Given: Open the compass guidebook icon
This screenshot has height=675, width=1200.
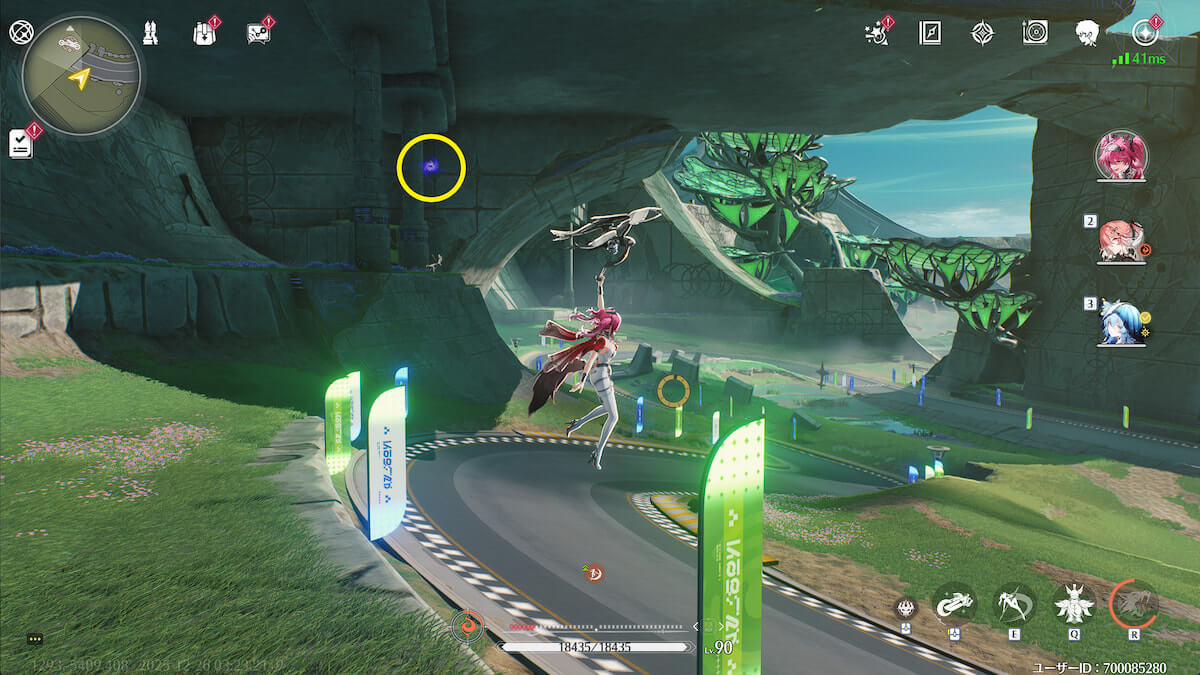Looking at the screenshot, I should 930,33.
